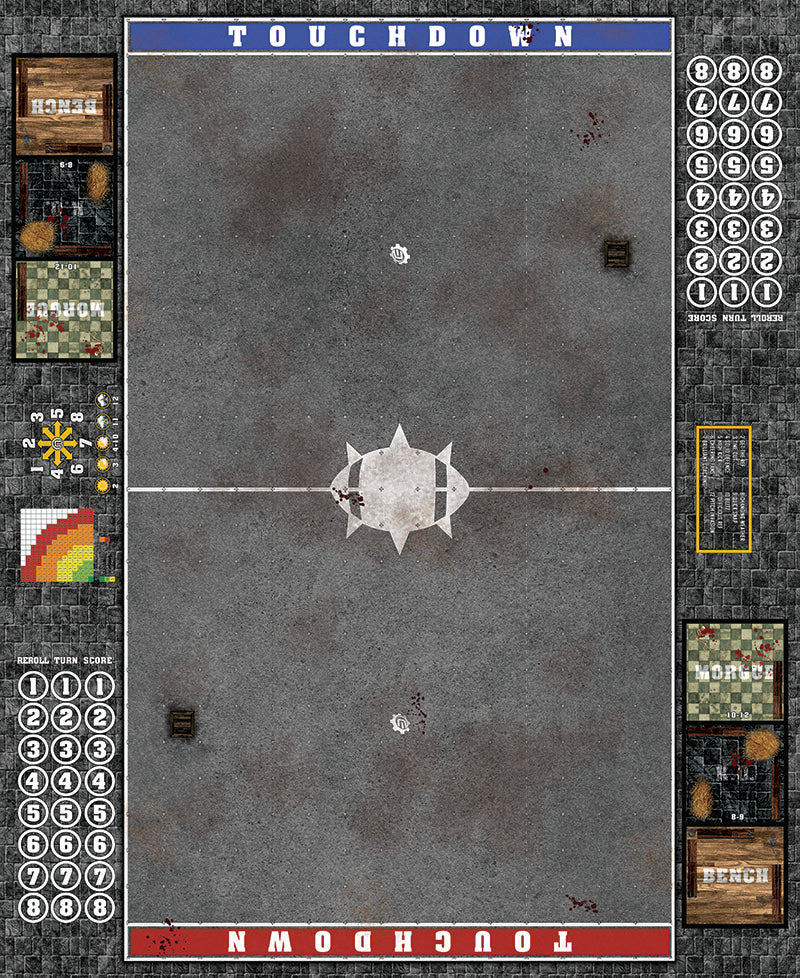
Task: Choose the upright Bench box
Action: click(735, 875)
